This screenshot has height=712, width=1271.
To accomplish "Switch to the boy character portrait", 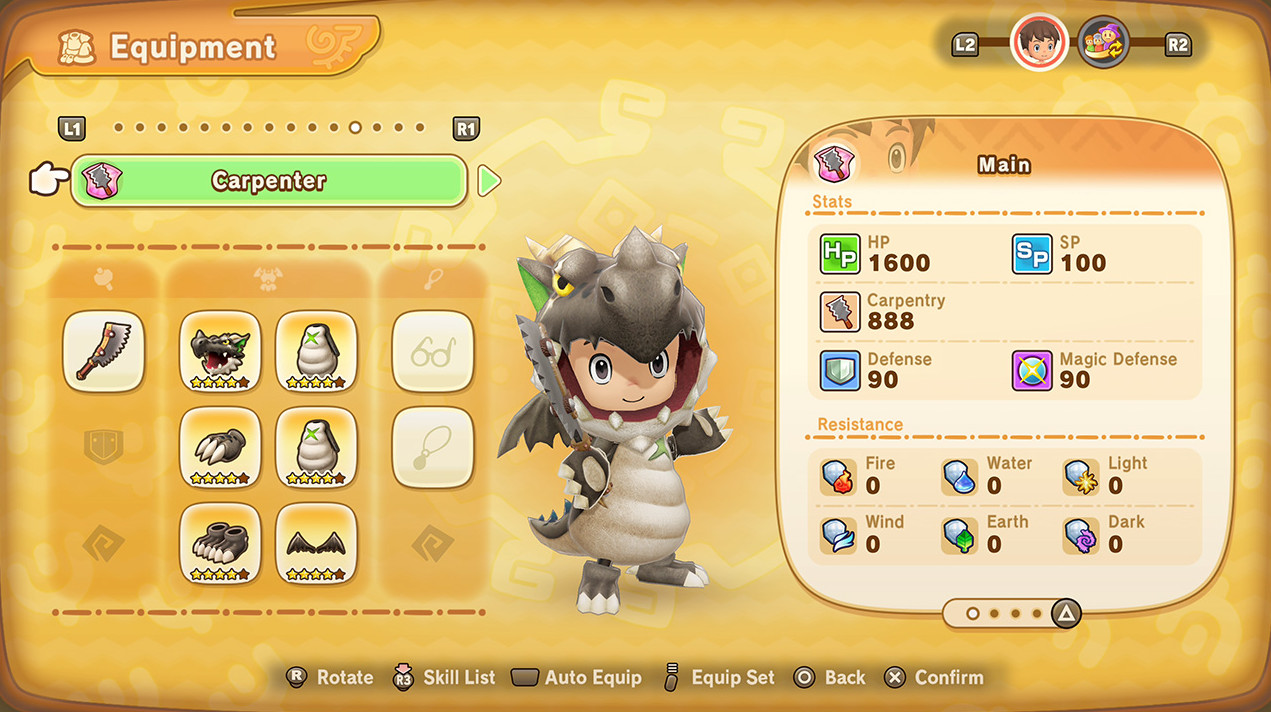I will click(1039, 43).
